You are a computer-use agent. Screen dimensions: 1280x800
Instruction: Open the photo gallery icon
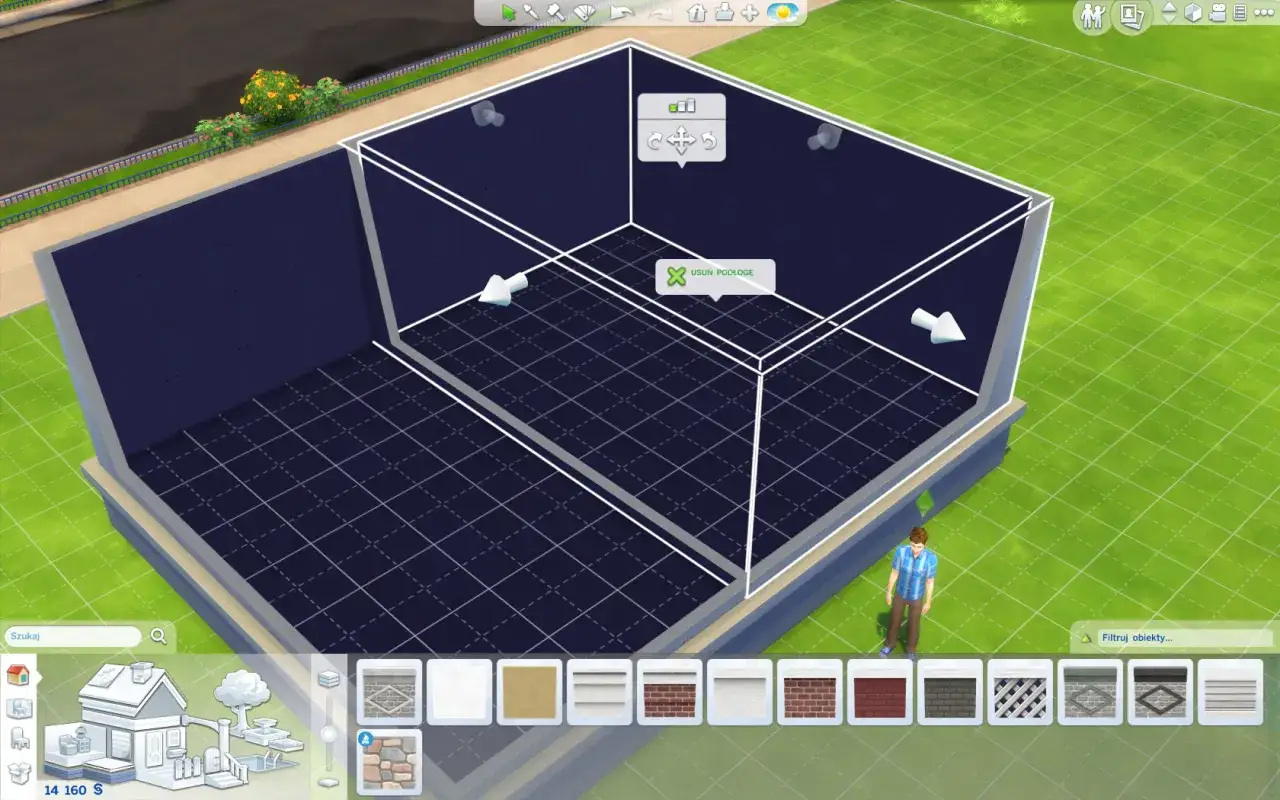[1132, 14]
